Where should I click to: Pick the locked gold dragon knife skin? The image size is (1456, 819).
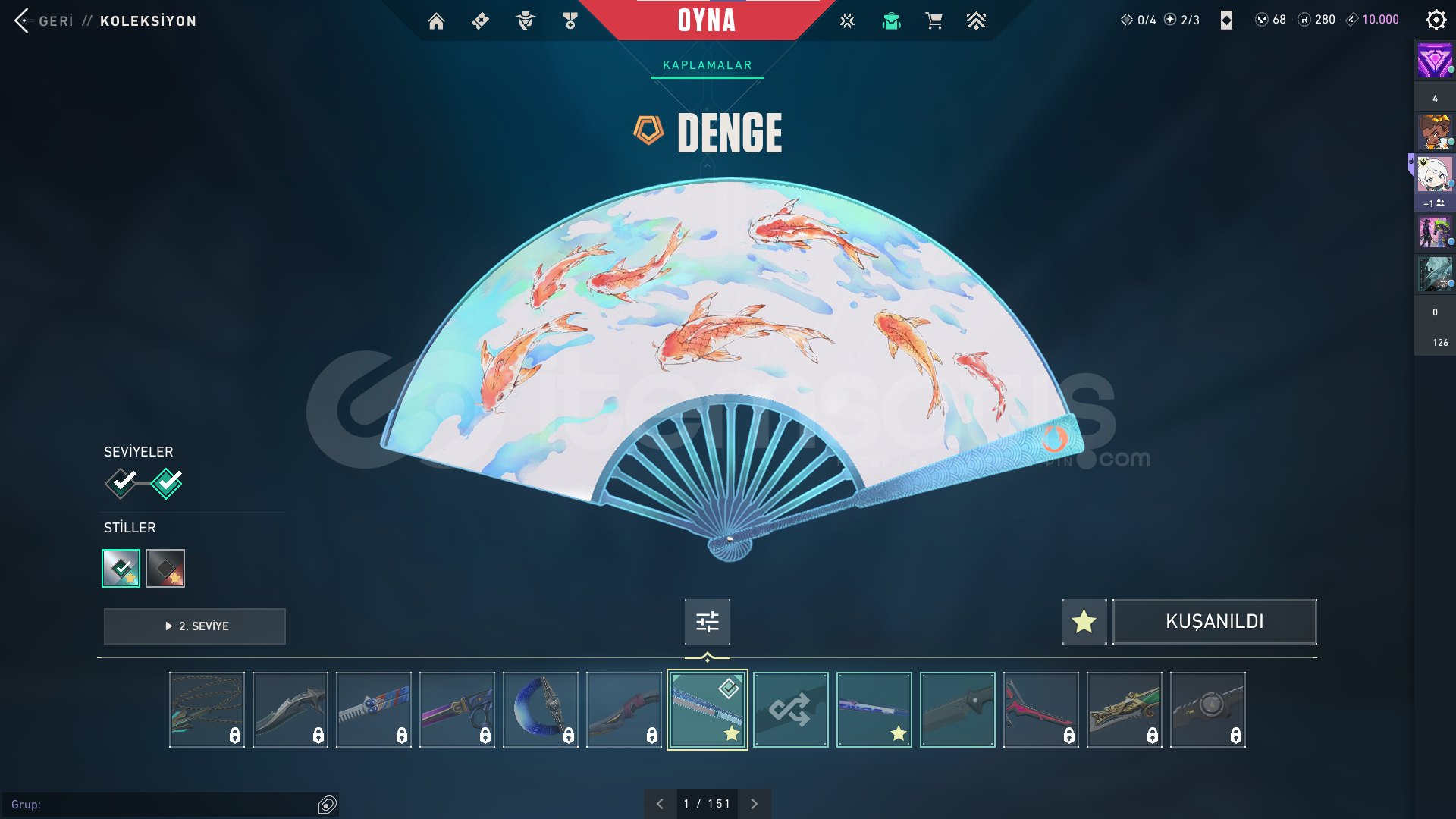(1124, 710)
